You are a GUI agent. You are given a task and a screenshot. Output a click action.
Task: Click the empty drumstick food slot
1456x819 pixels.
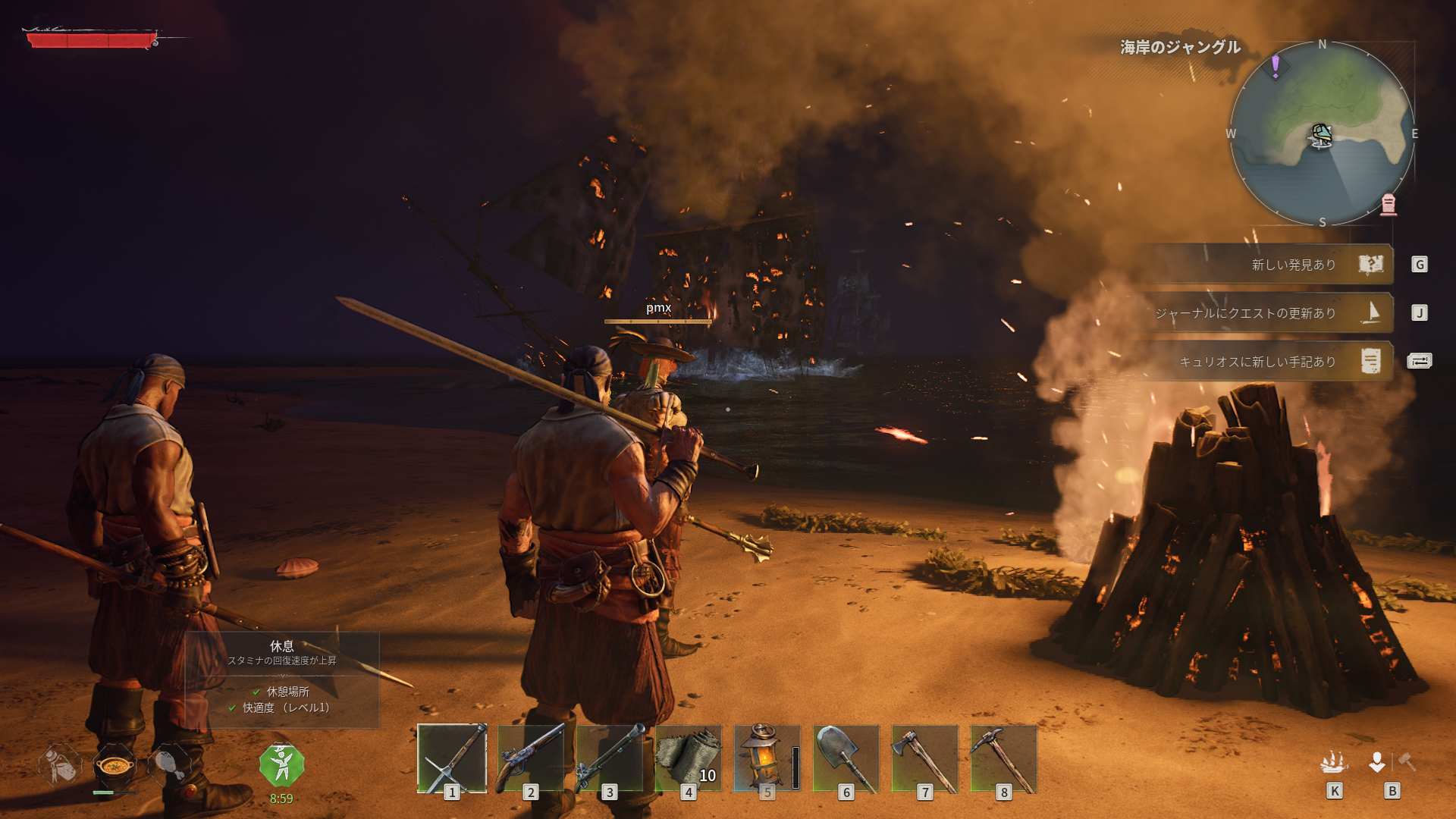click(168, 764)
